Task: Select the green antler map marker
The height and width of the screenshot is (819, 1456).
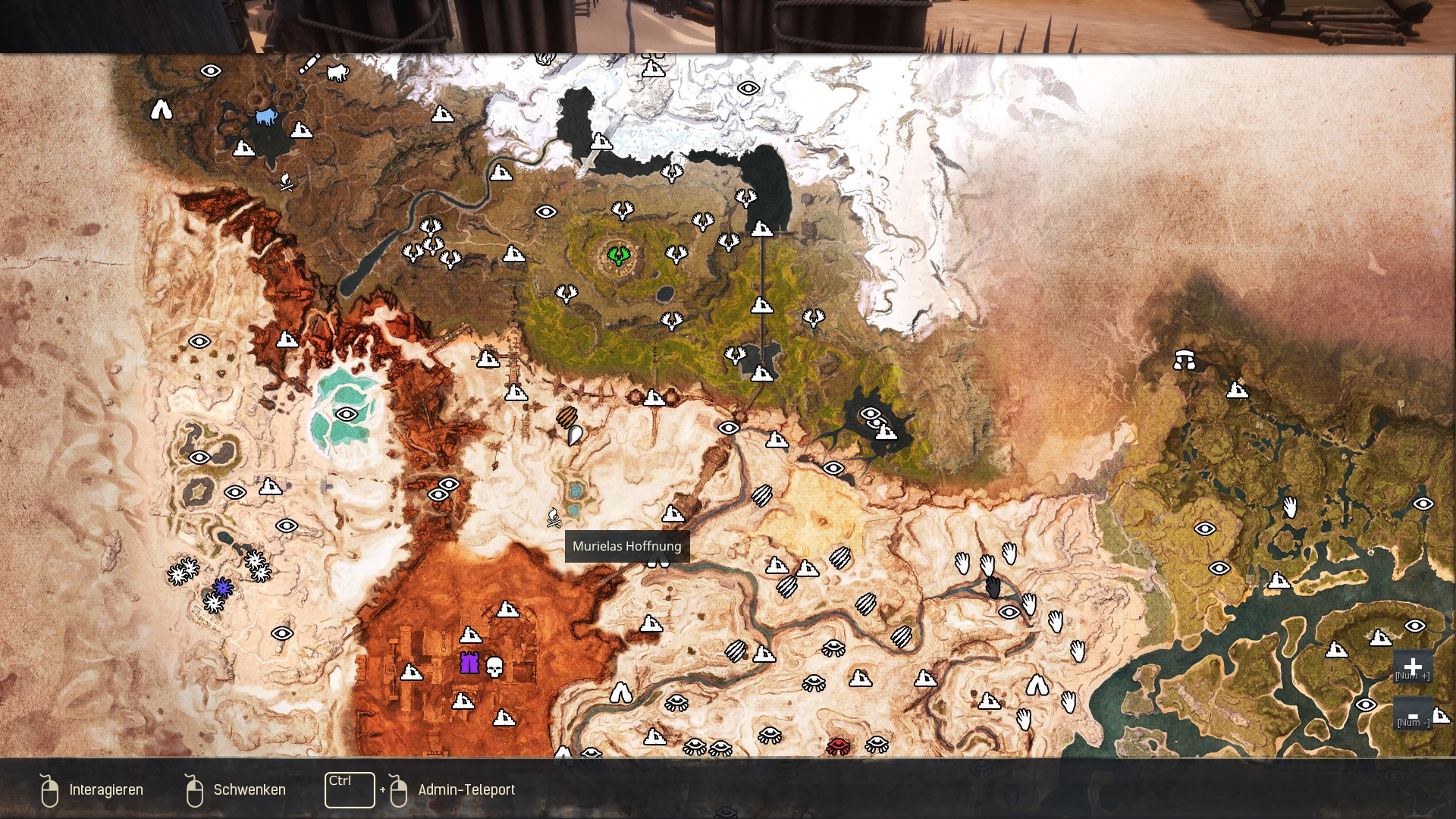Action: [619, 255]
